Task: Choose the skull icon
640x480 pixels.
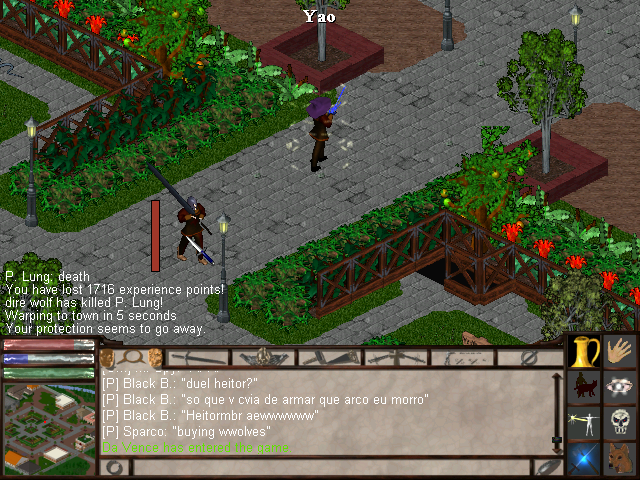Action: (x=620, y=423)
